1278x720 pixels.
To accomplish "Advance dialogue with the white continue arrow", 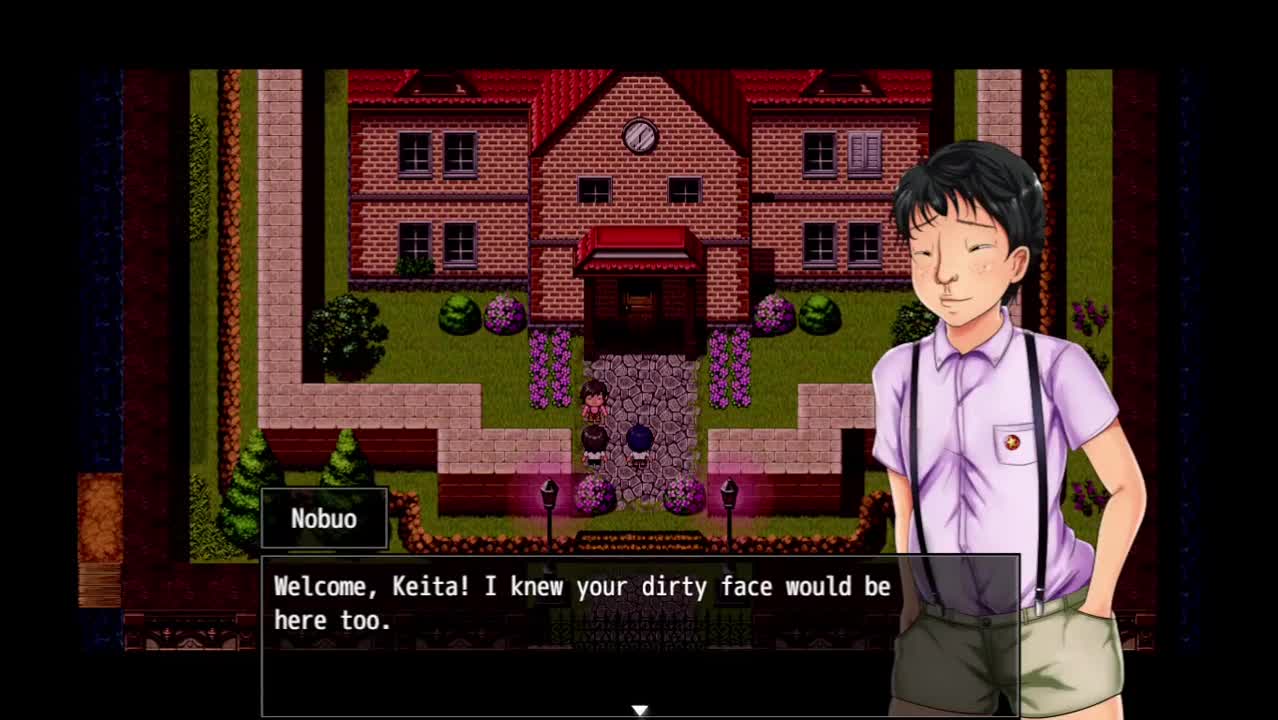I will pyautogui.click(x=640, y=710).
